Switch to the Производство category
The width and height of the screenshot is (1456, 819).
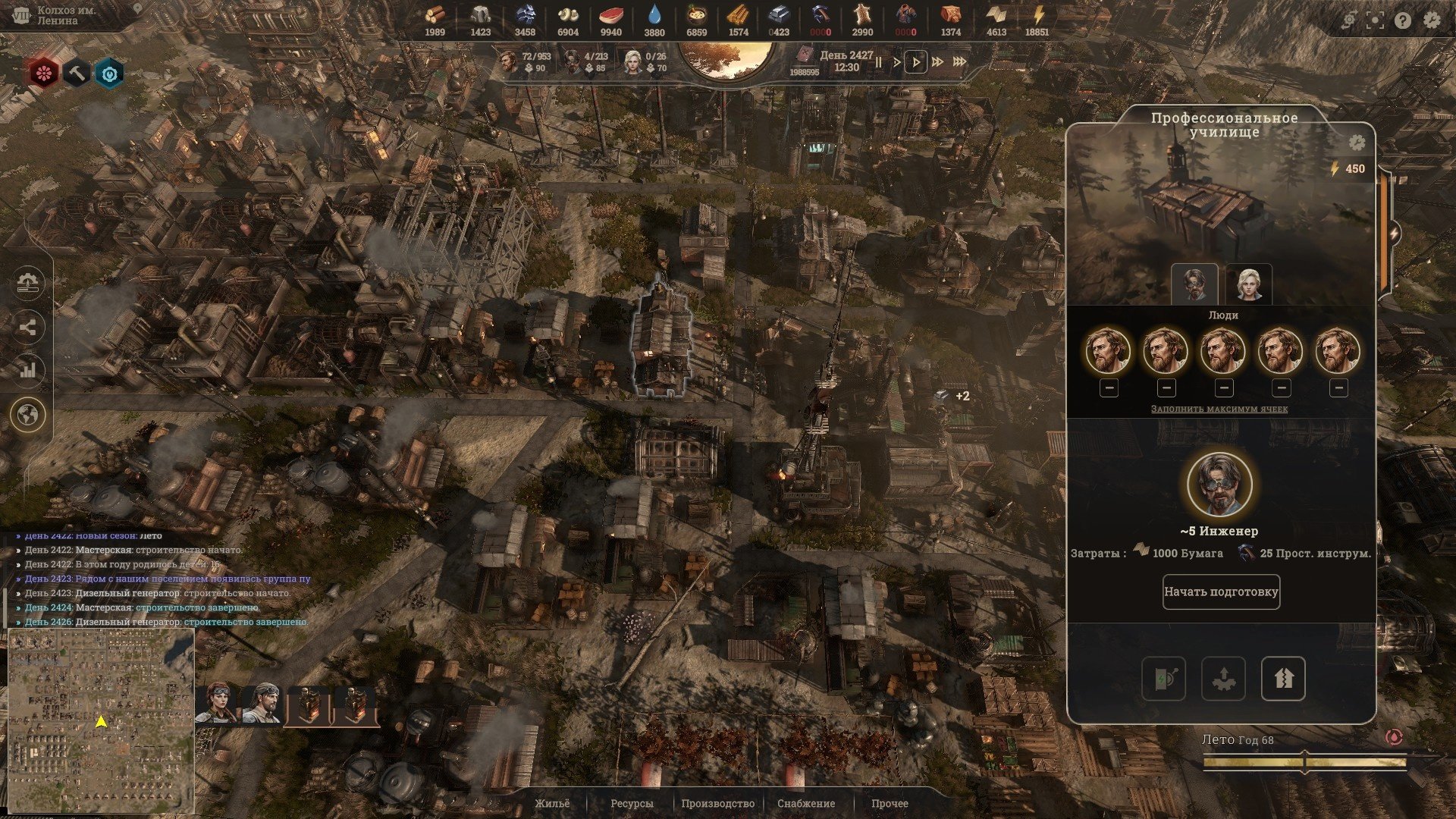coord(717,803)
